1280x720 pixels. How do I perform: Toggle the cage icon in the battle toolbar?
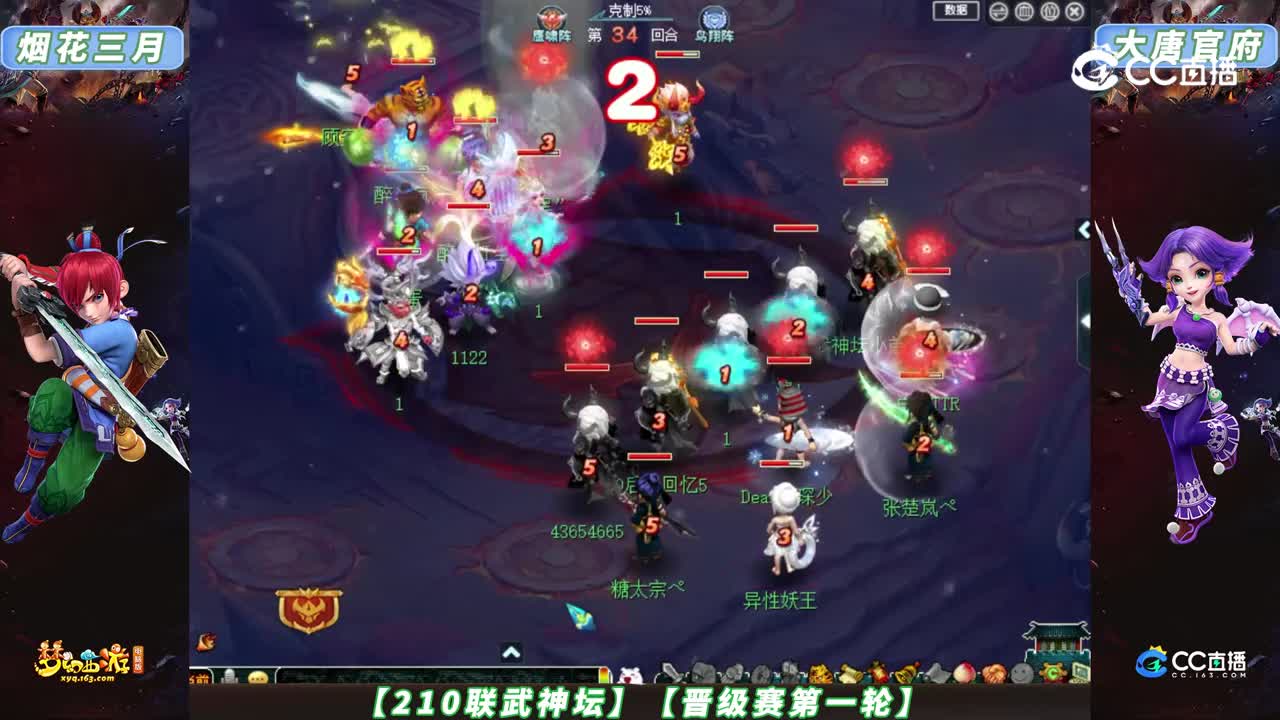pyautogui.click(x=1024, y=11)
